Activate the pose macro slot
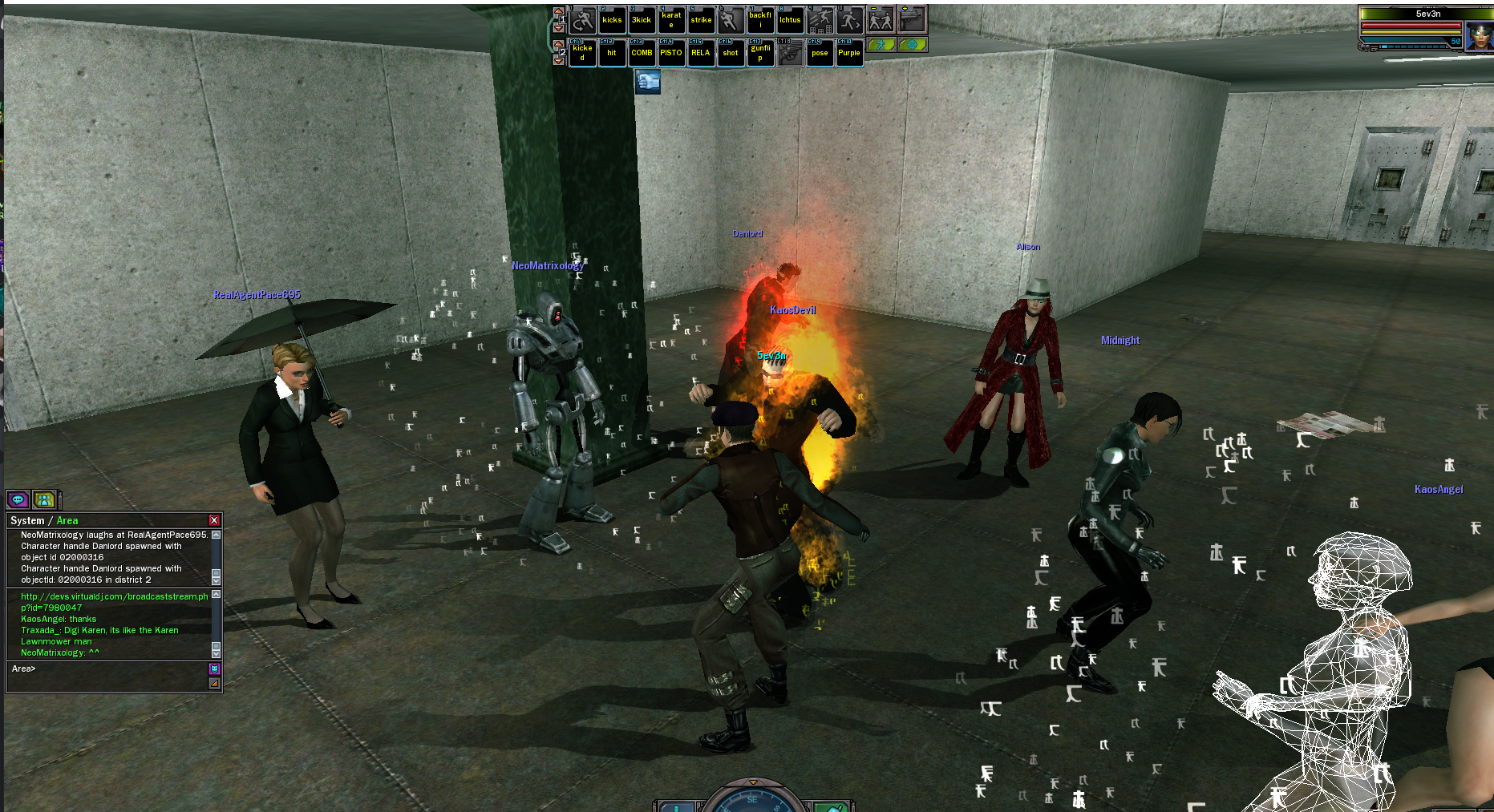Screen dimensions: 1494x812 (820, 53)
